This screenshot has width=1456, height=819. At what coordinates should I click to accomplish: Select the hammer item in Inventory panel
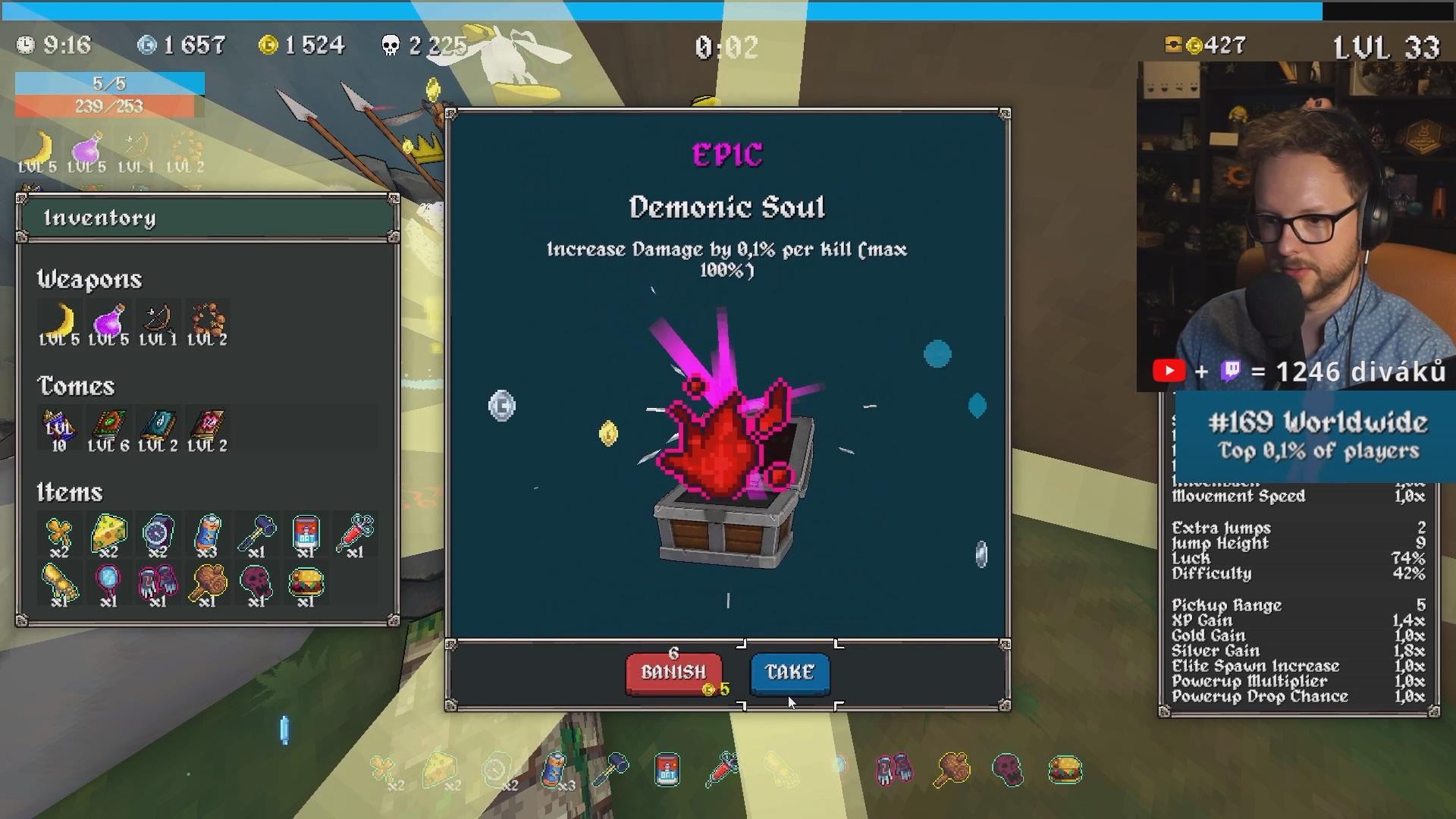(256, 534)
